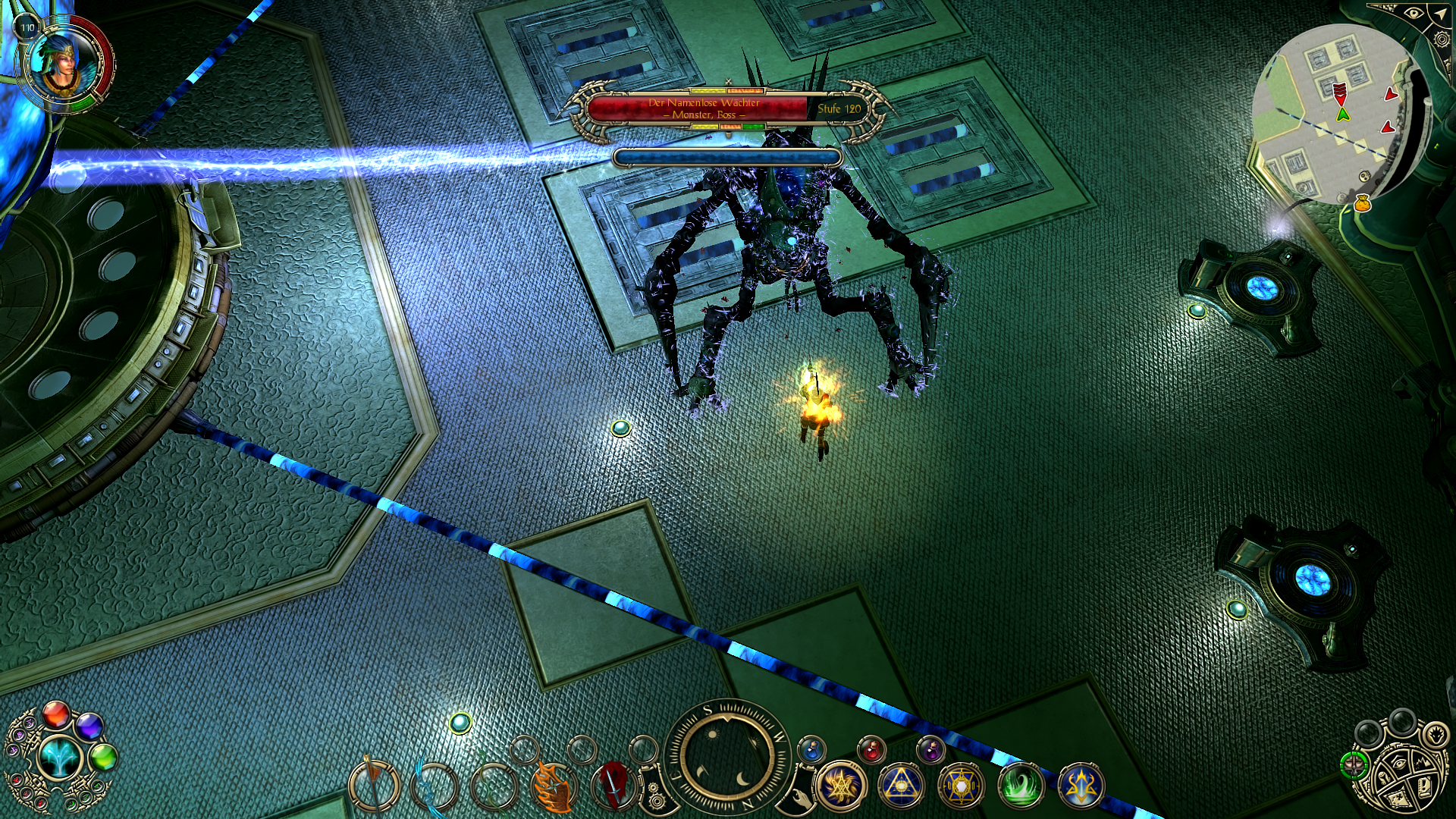Select the red shield and sword slot
Viewport: 1456px width, 819px height.
click(614, 786)
